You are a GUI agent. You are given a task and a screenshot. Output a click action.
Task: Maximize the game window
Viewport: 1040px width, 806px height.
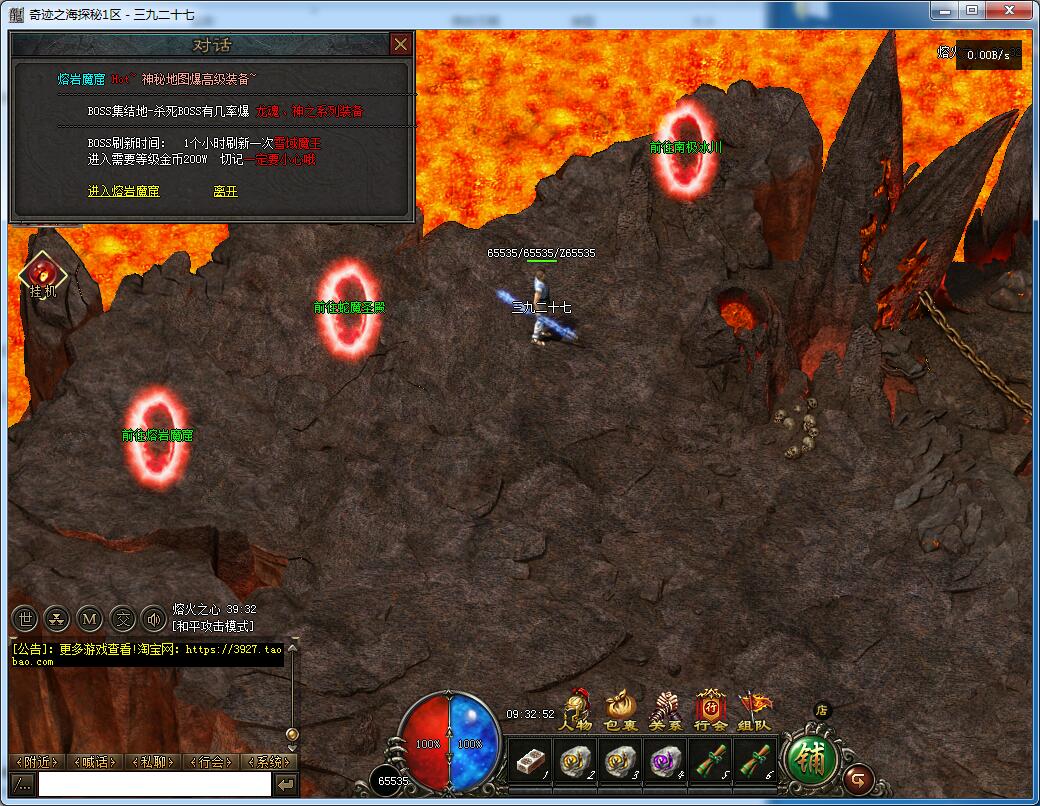[x=972, y=9]
